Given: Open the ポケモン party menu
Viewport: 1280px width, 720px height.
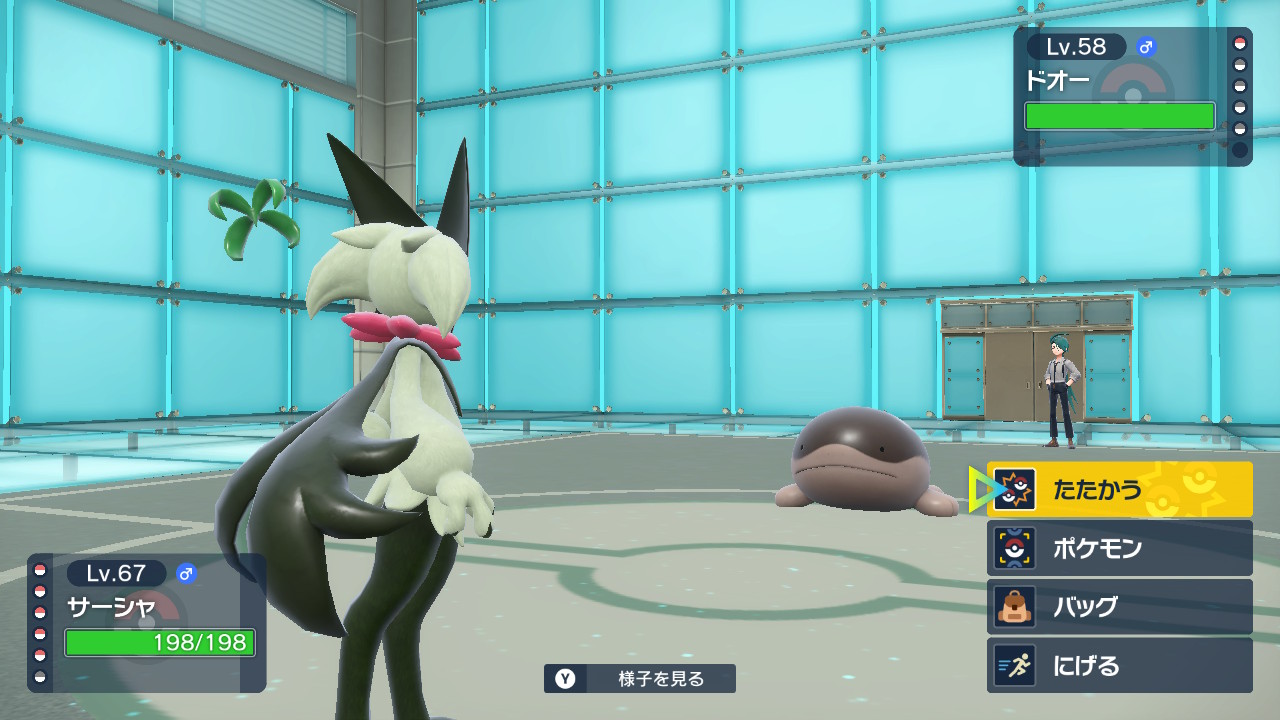Looking at the screenshot, I should [x=1119, y=548].
